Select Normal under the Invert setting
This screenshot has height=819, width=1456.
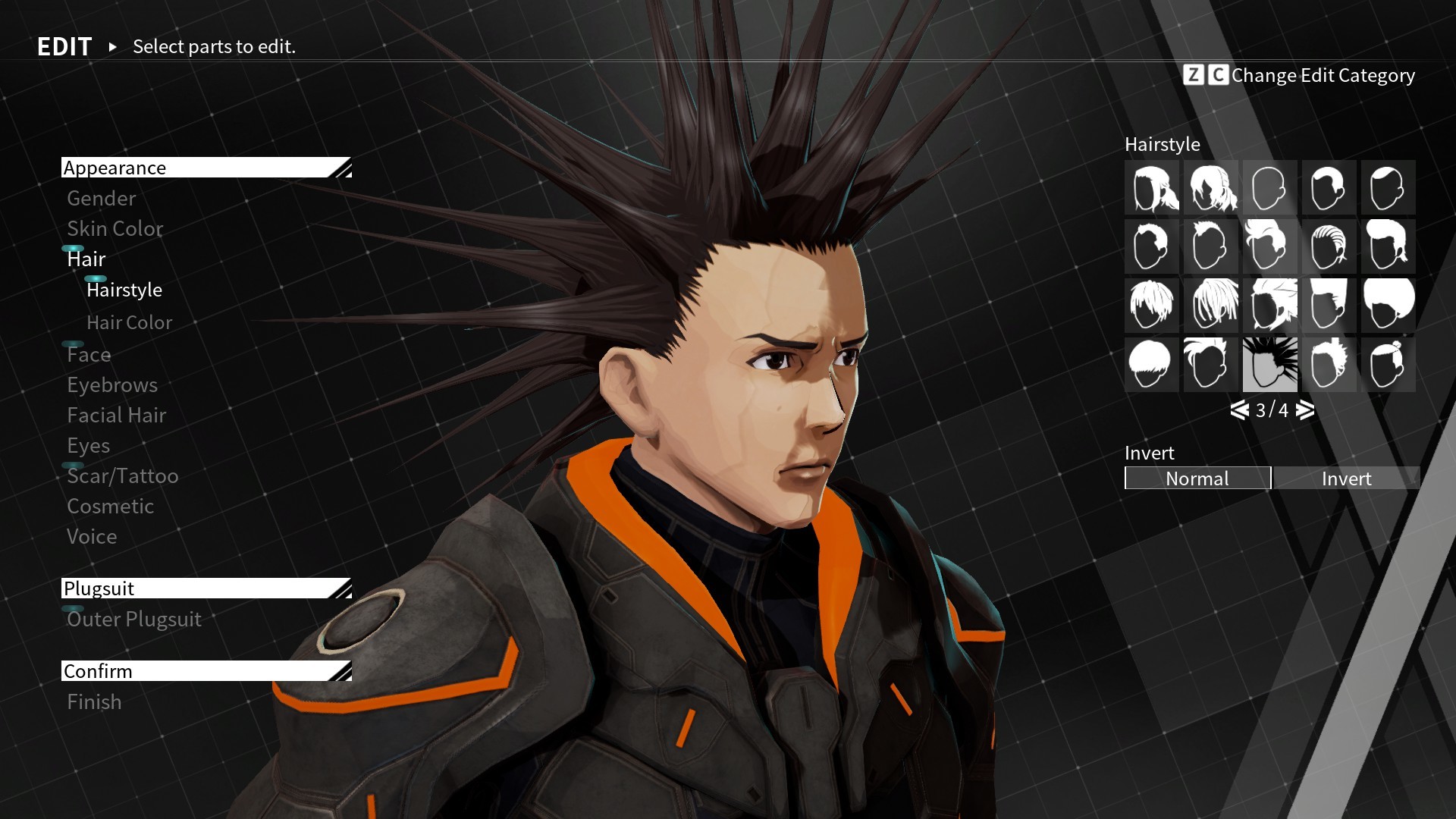click(x=1197, y=479)
